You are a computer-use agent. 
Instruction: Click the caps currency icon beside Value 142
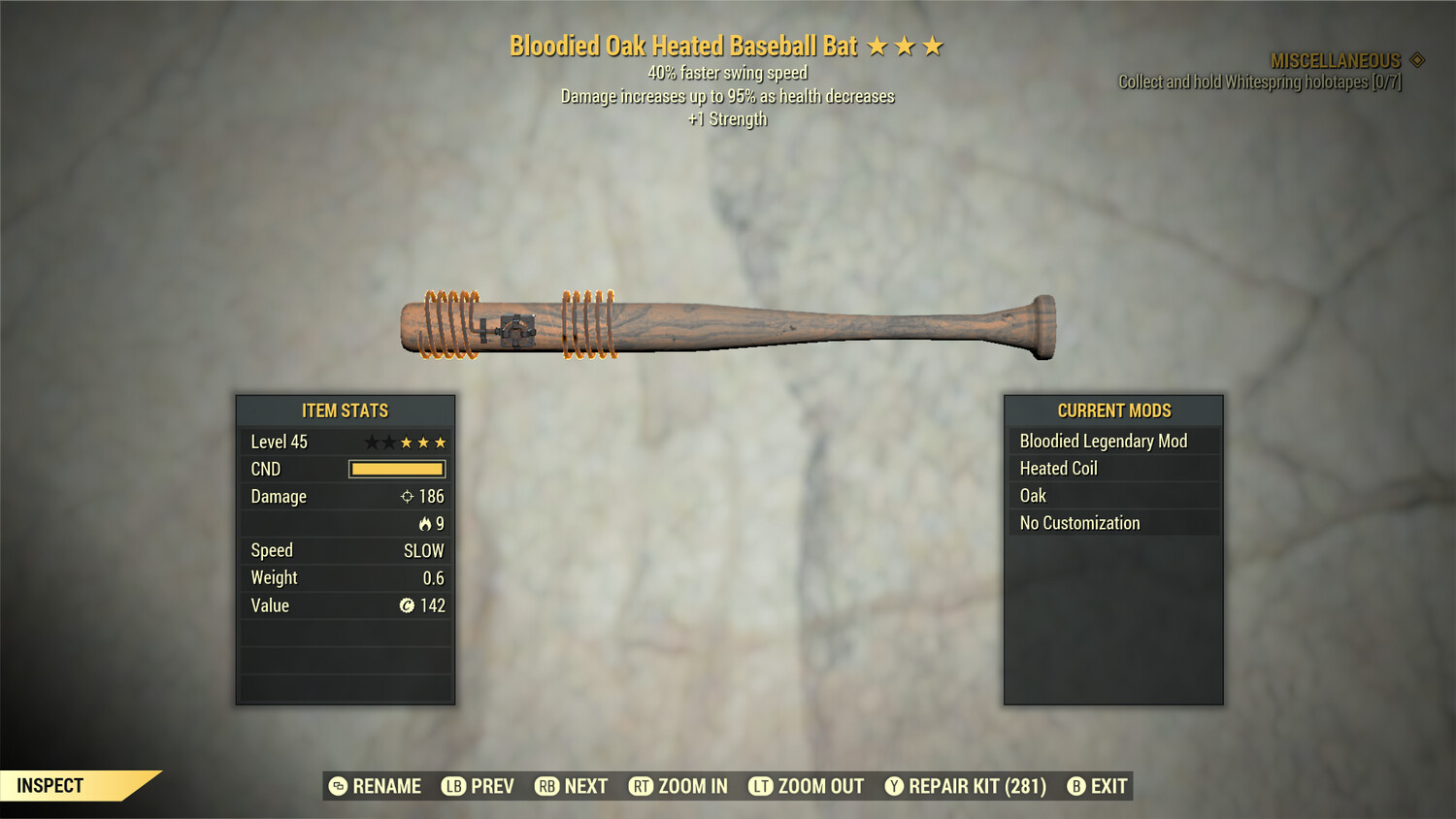tap(409, 606)
